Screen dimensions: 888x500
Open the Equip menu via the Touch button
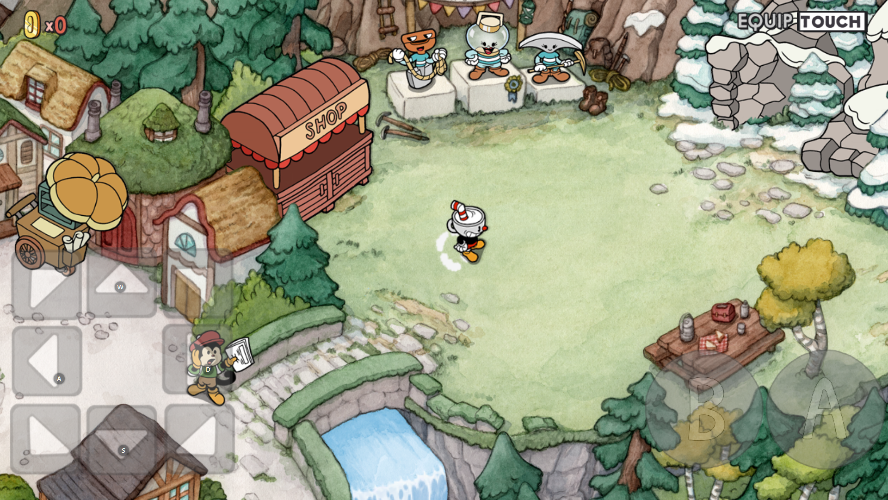pyautogui.click(x=832, y=21)
